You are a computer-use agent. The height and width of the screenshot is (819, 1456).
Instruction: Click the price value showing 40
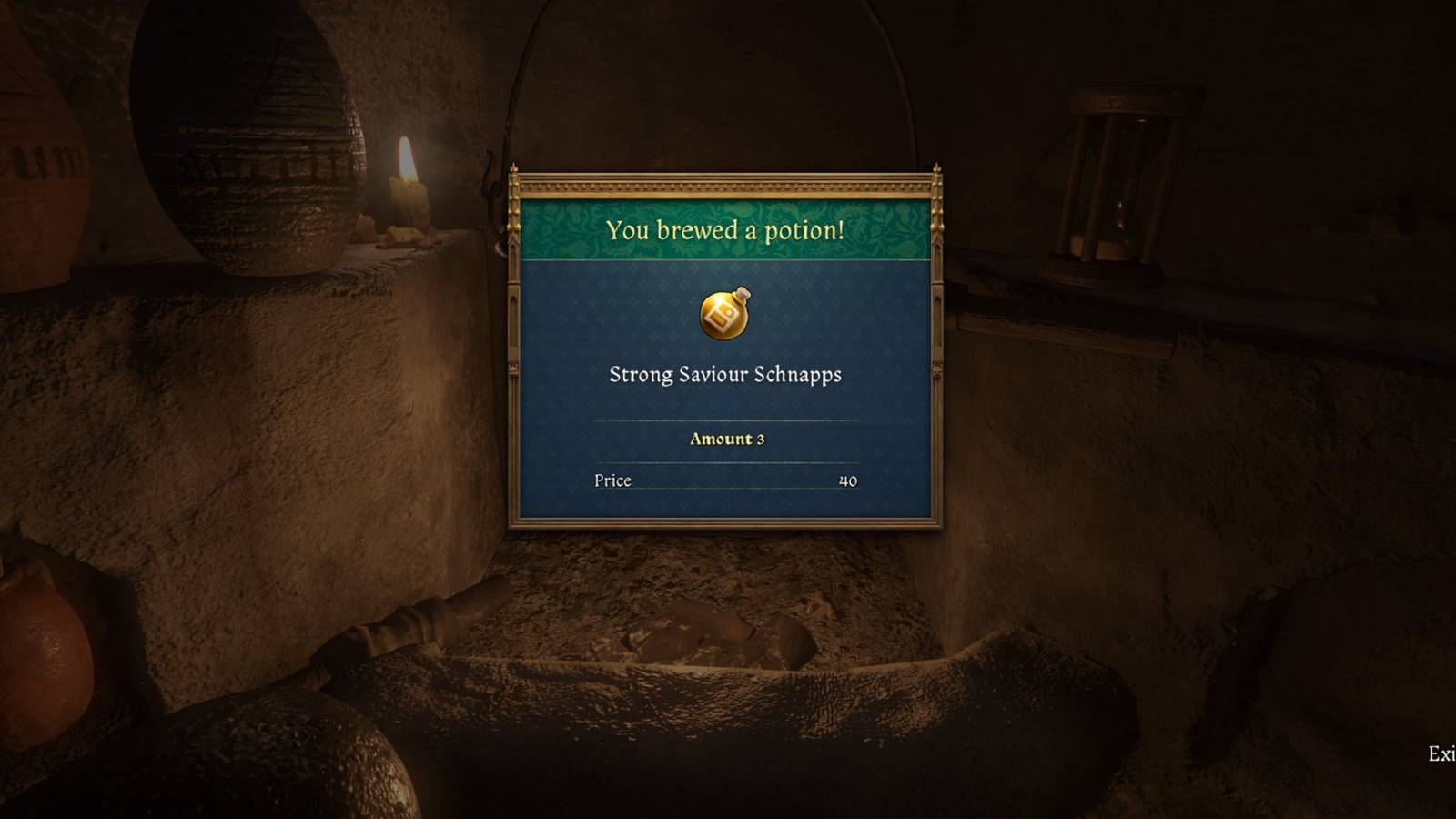848,480
